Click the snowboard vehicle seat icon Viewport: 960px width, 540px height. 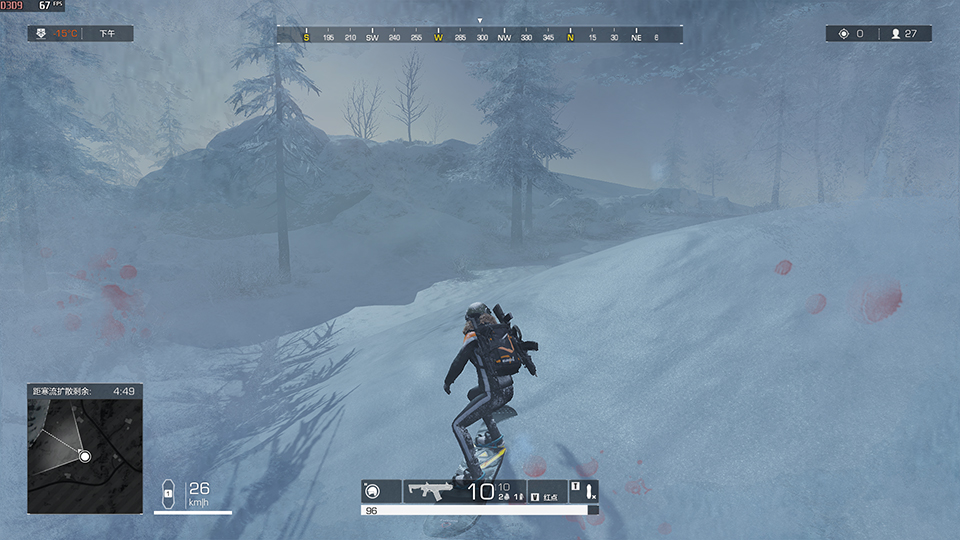coord(169,491)
